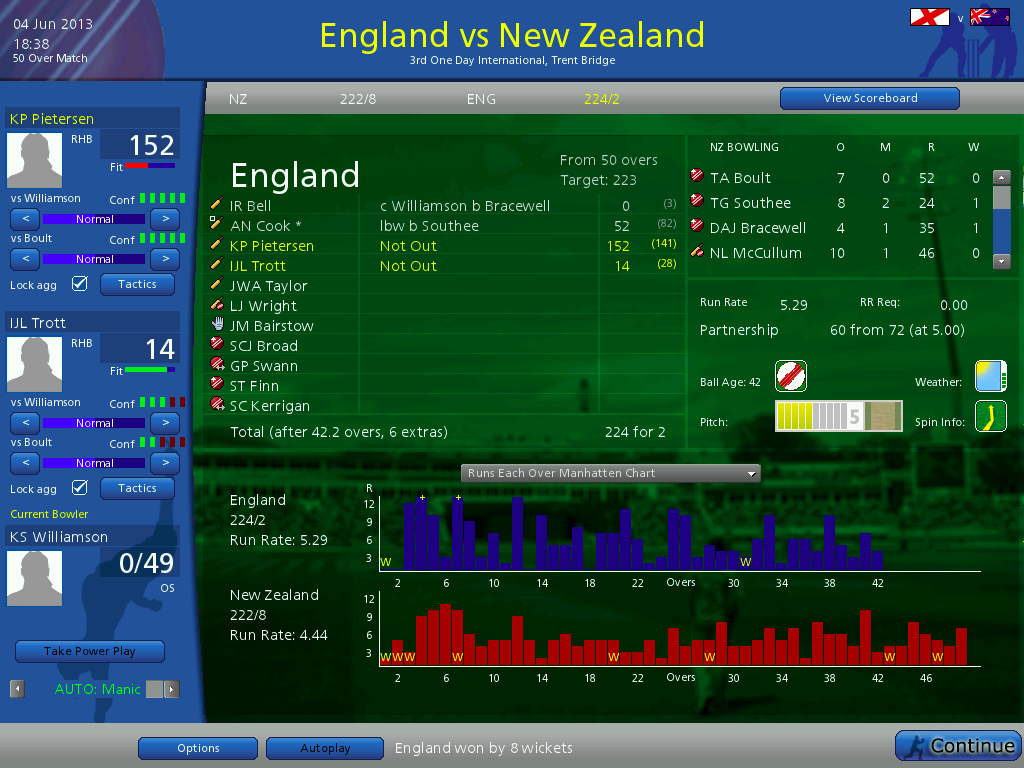
Task: Click the ball age cricket ball icon
Action: (x=790, y=376)
